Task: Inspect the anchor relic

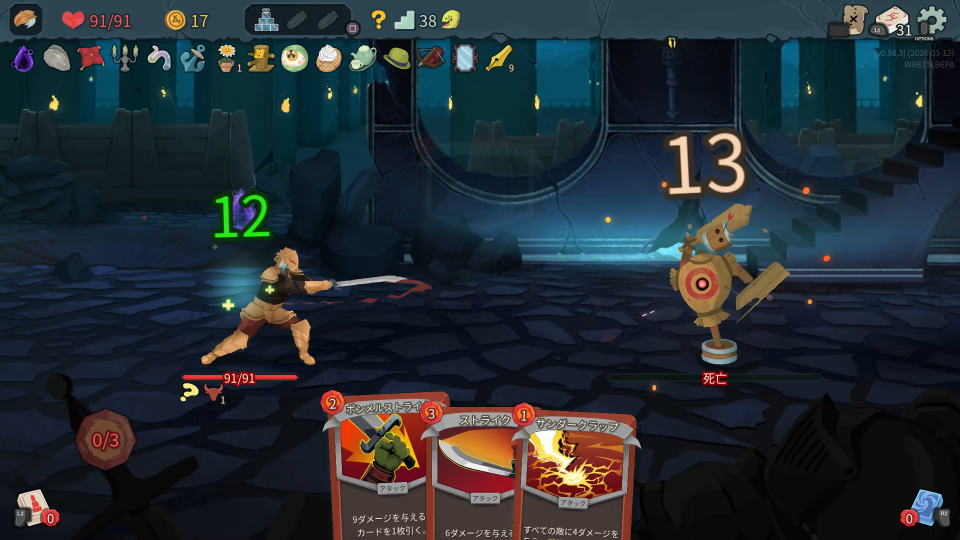Action: [193, 58]
